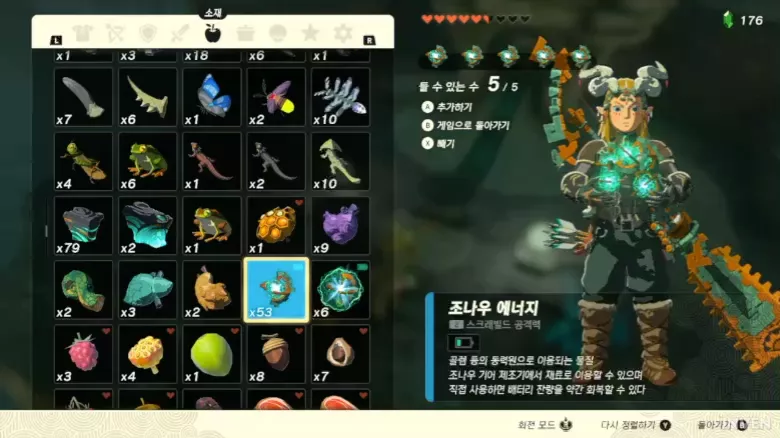Select the ore chunk stack of 79
The height and width of the screenshot is (438, 780).
(x=83, y=225)
